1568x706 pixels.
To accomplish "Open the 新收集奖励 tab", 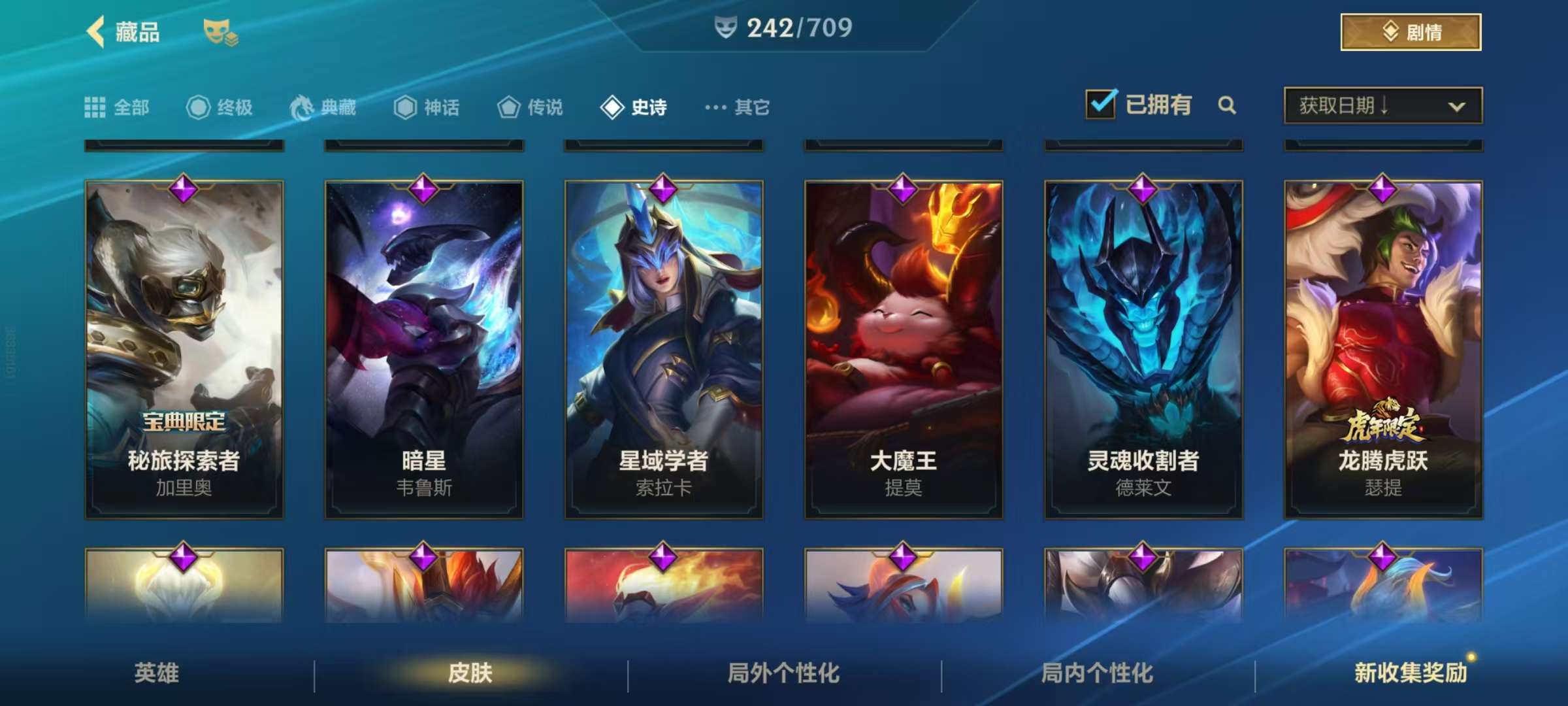I will (1410, 673).
